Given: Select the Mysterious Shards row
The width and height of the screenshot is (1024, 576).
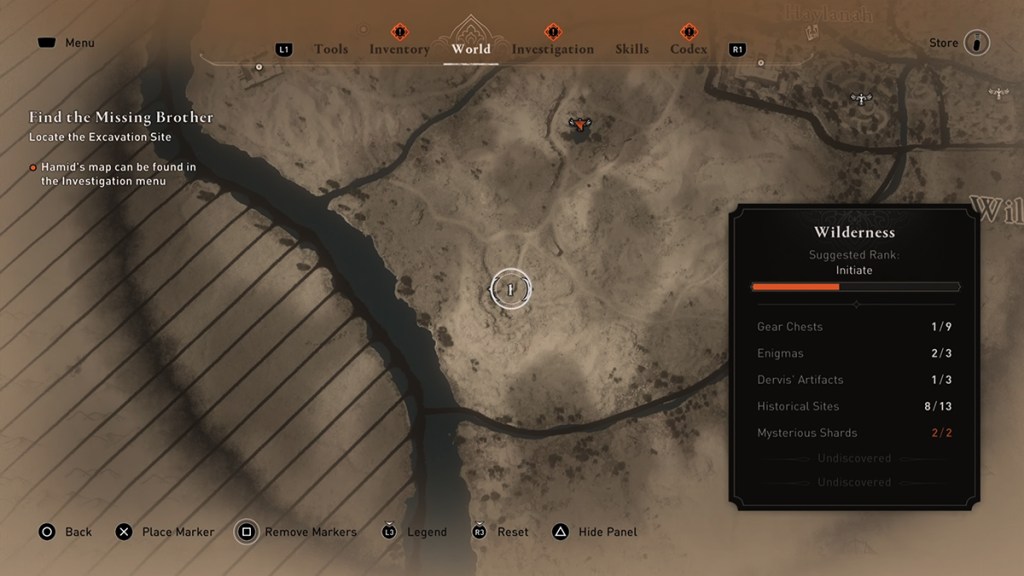Looking at the screenshot, I should [x=853, y=433].
